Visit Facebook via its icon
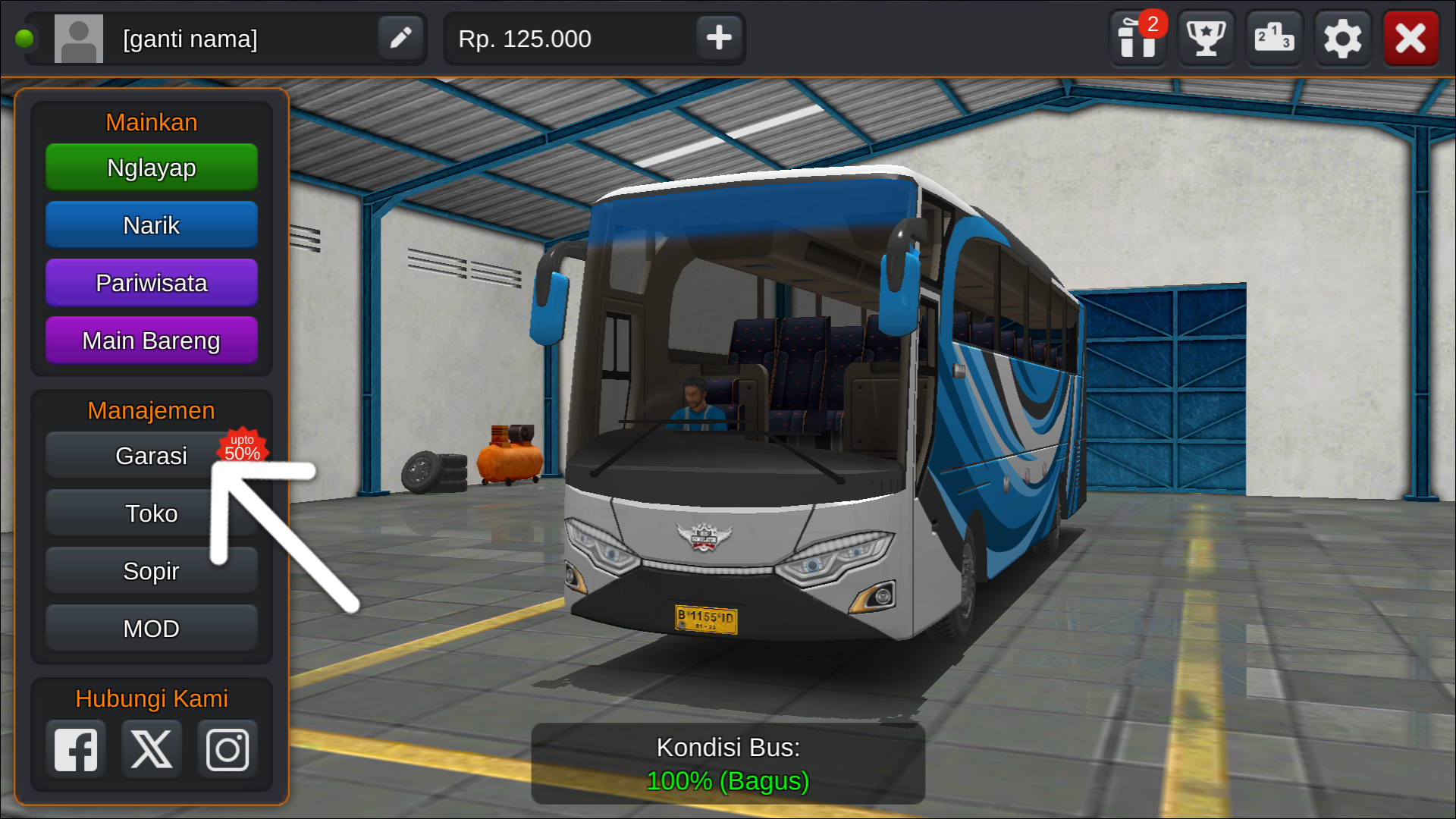 click(x=75, y=749)
